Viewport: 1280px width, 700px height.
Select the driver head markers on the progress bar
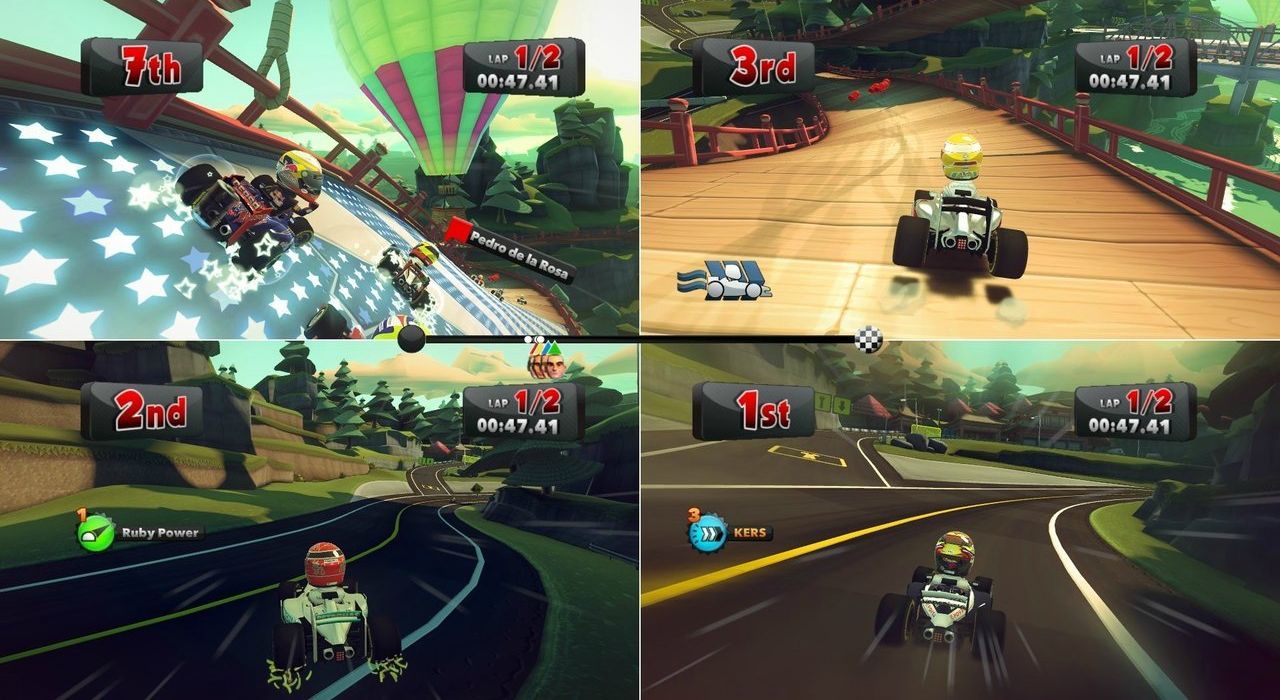(548, 358)
